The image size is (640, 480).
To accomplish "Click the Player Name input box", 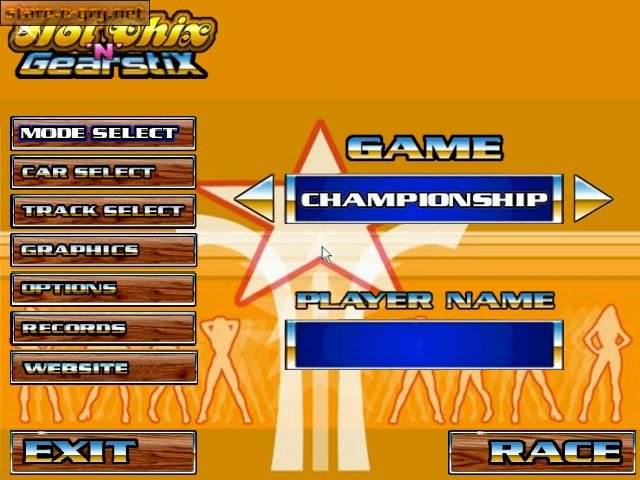I will [424, 344].
